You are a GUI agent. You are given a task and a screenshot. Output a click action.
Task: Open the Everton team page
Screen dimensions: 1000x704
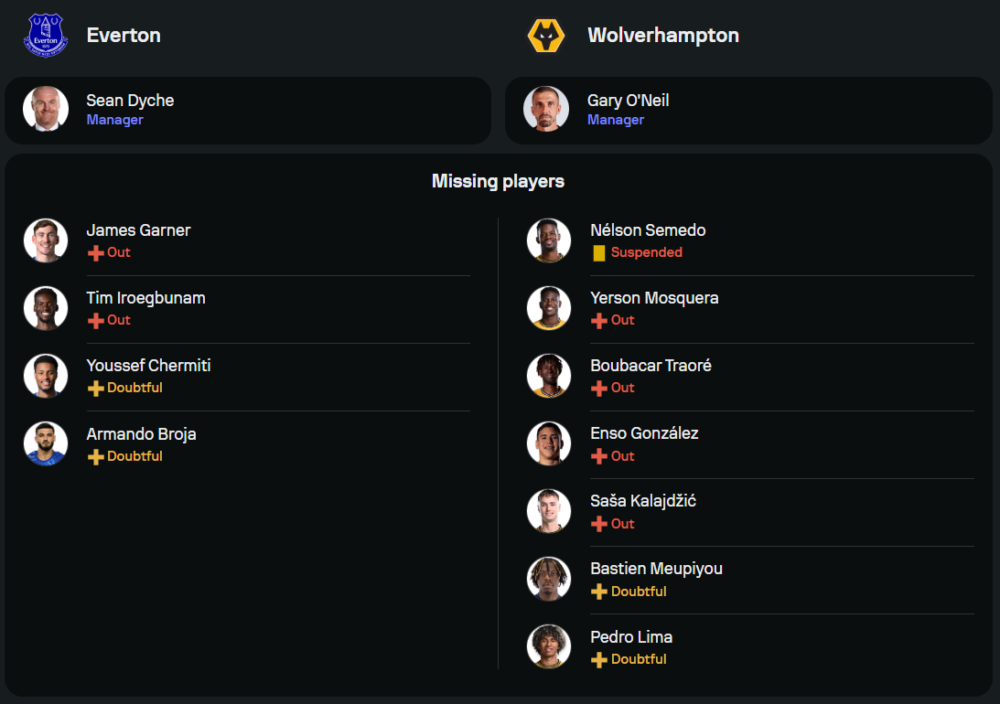123,35
